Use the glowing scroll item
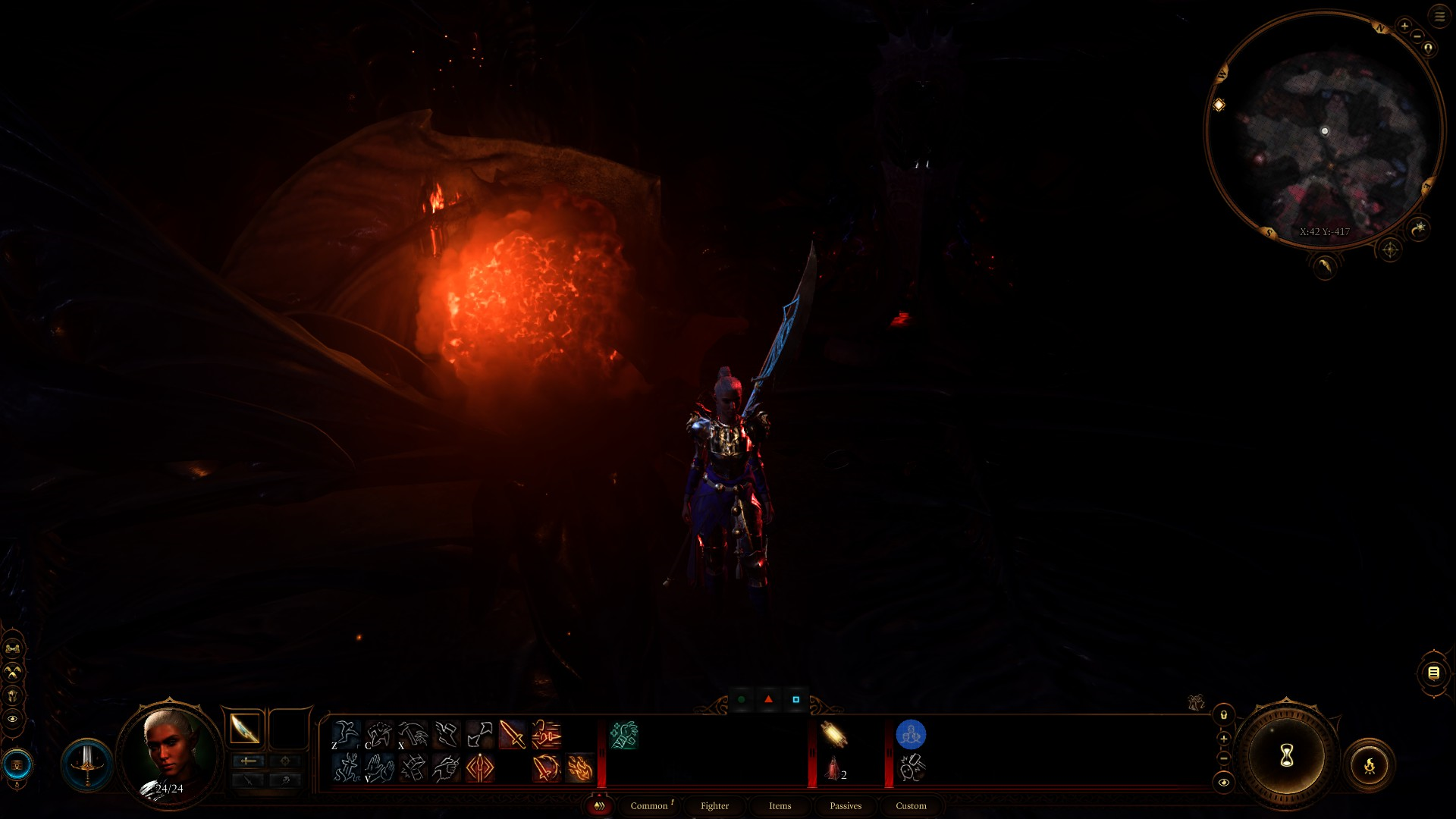1456x819 pixels. tap(833, 734)
